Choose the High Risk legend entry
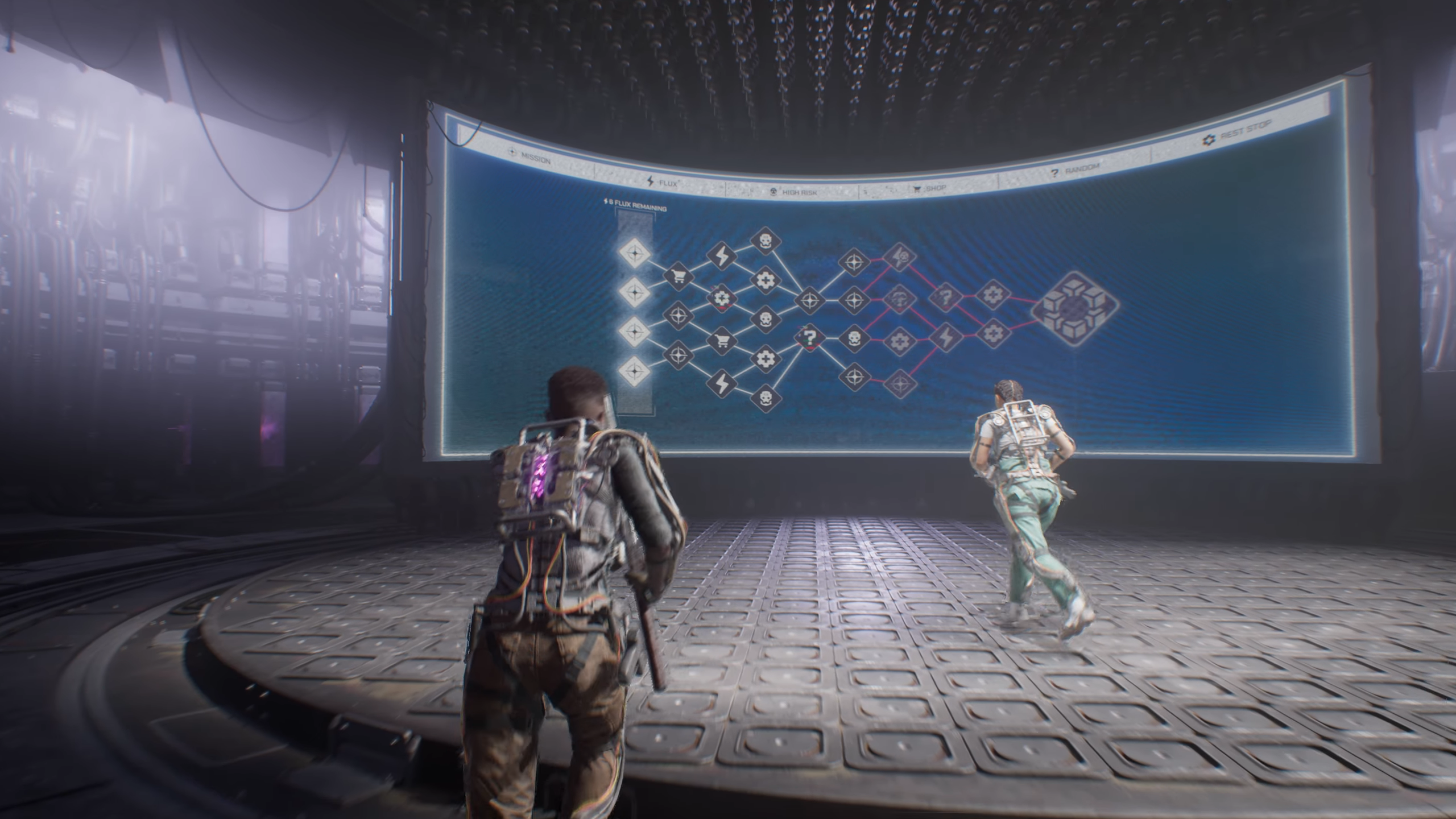The image size is (1456, 819). (x=793, y=192)
